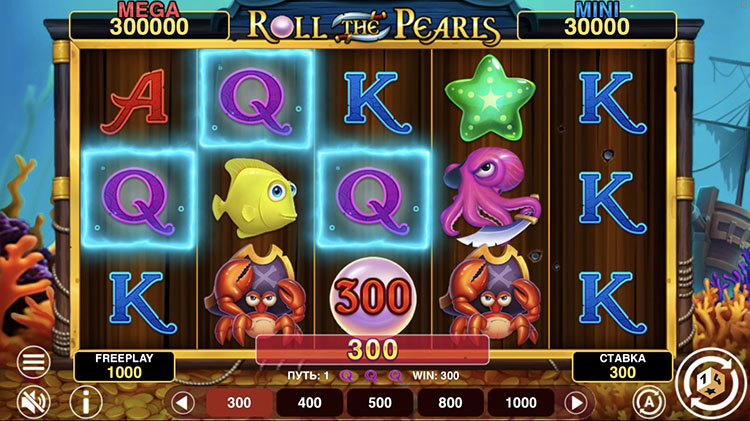Show the game info page

[86, 402]
